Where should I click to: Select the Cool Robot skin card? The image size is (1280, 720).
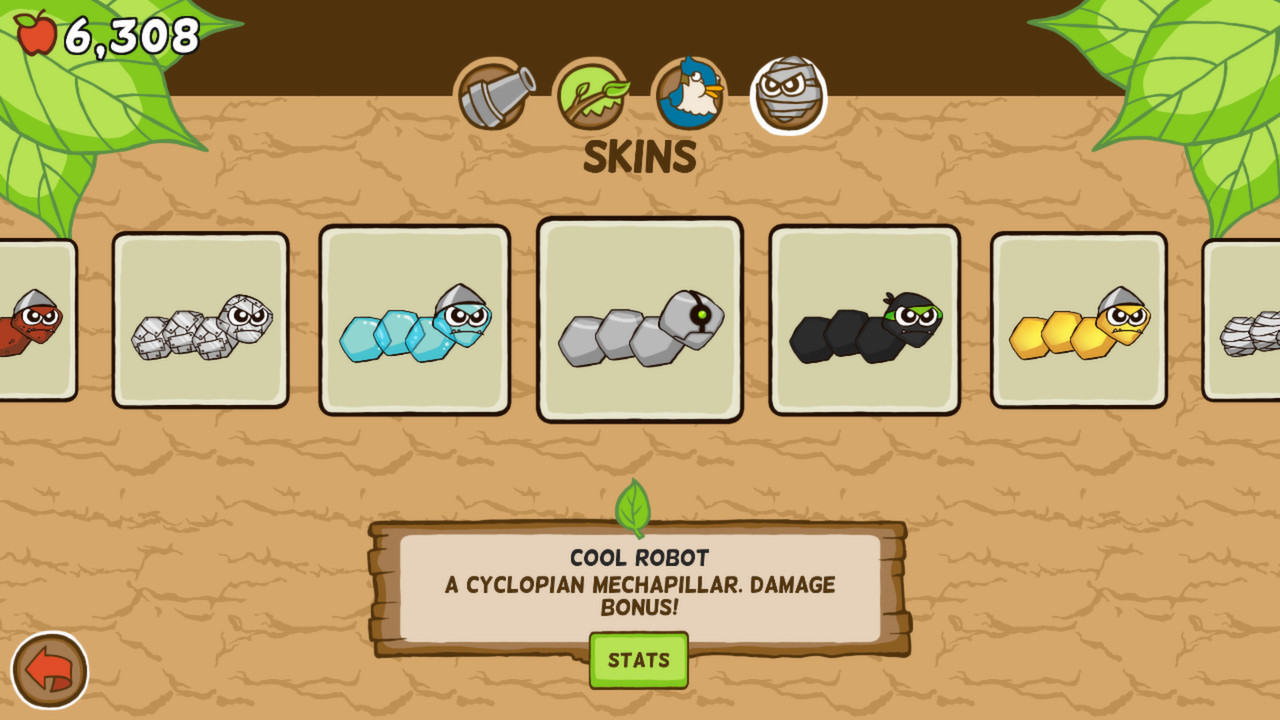[x=640, y=318]
